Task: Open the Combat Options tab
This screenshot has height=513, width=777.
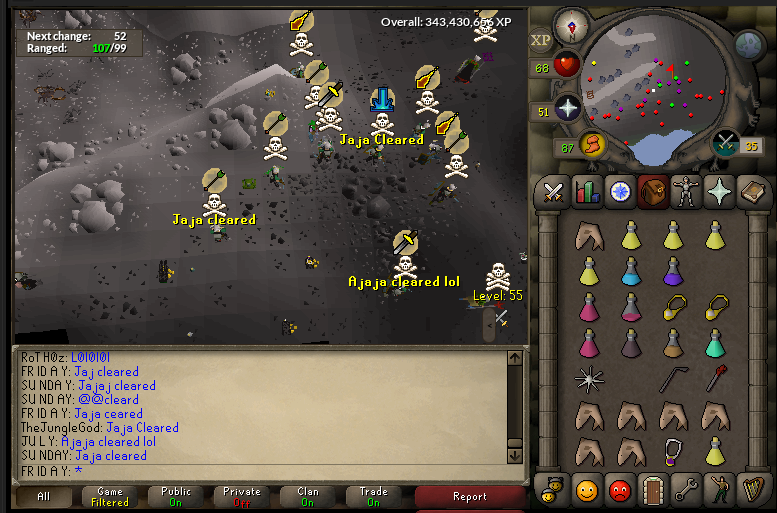Action: point(552,192)
